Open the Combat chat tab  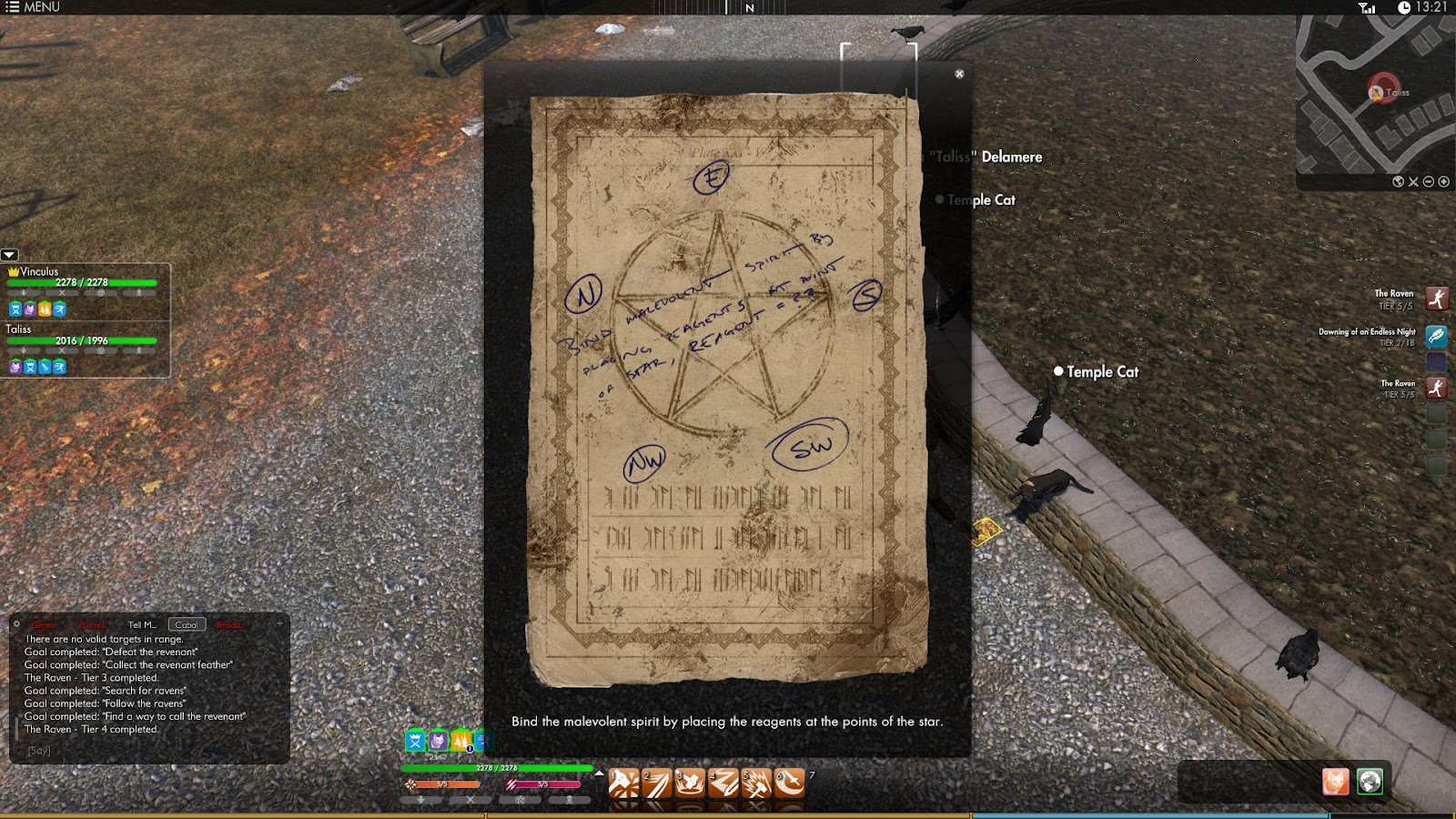click(x=94, y=625)
